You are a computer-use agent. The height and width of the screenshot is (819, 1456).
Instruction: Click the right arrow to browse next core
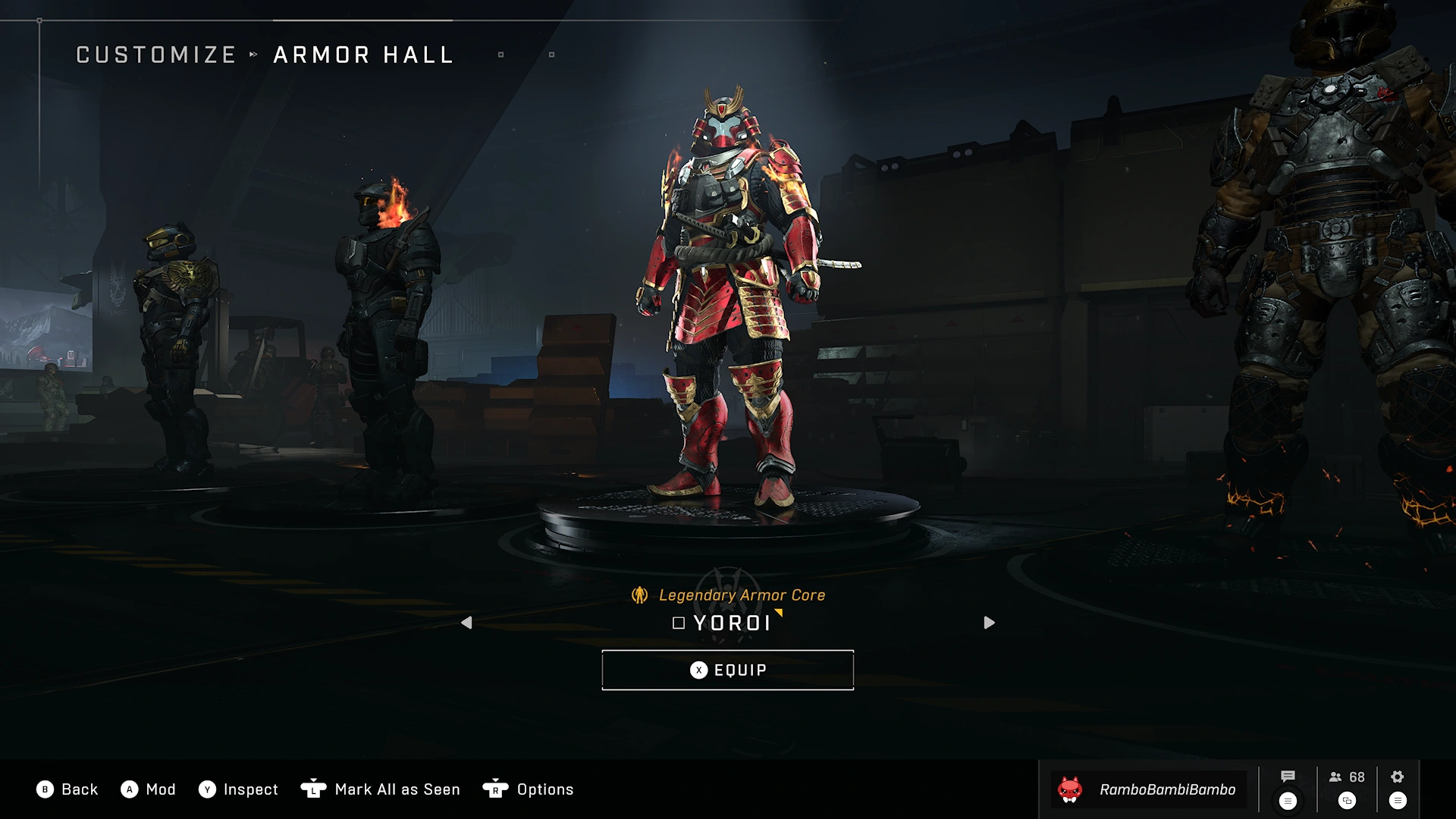pyautogui.click(x=989, y=623)
